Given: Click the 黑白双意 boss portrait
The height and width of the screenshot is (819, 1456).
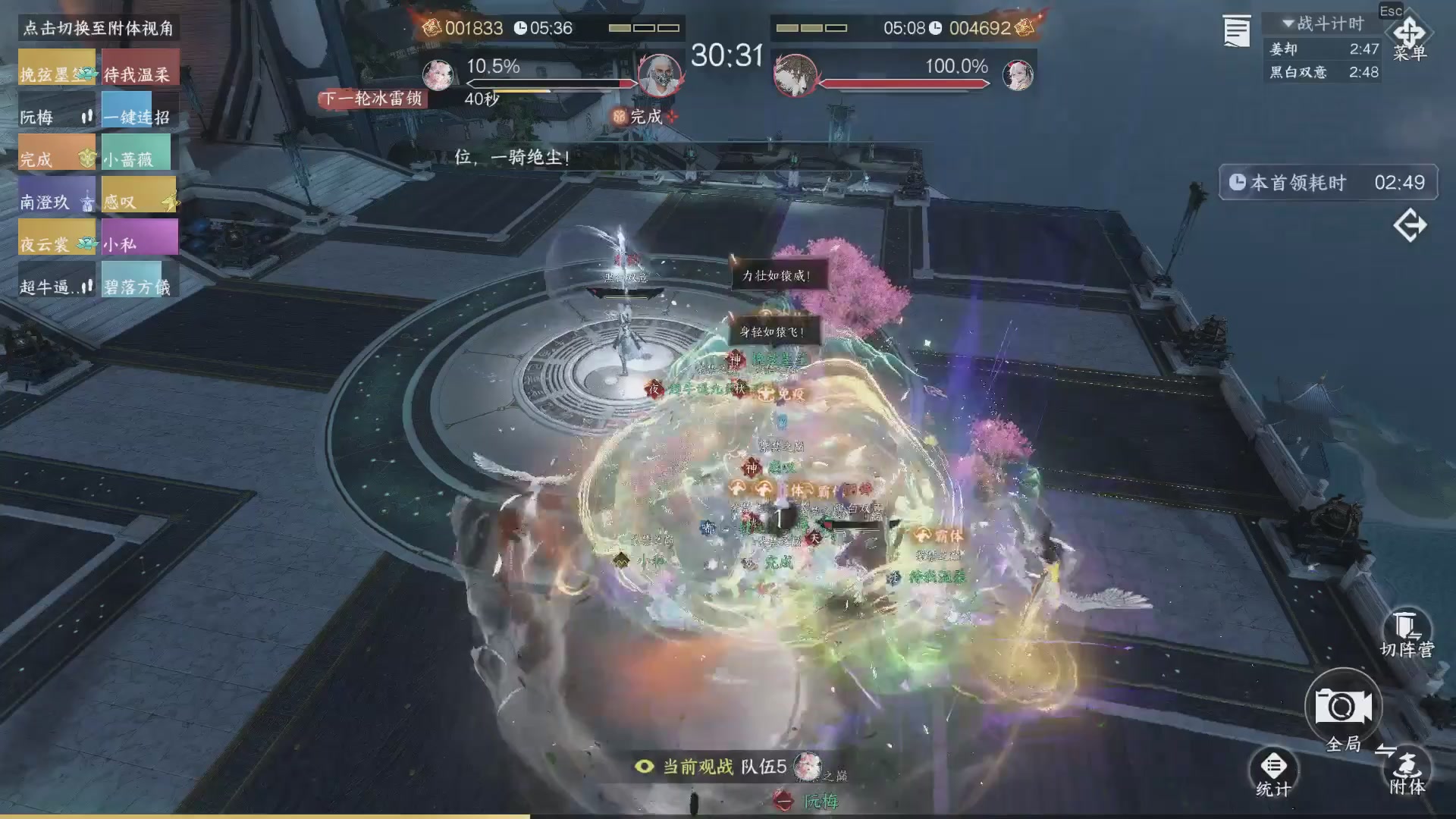Looking at the screenshot, I should pyautogui.click(x=794, y=76).
